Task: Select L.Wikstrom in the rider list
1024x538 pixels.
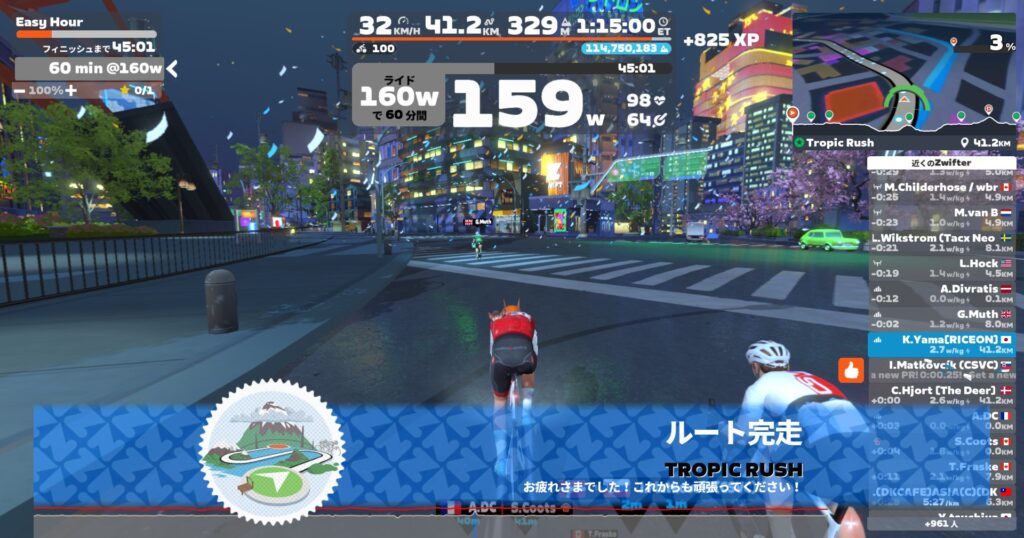Action: [940, 238]
